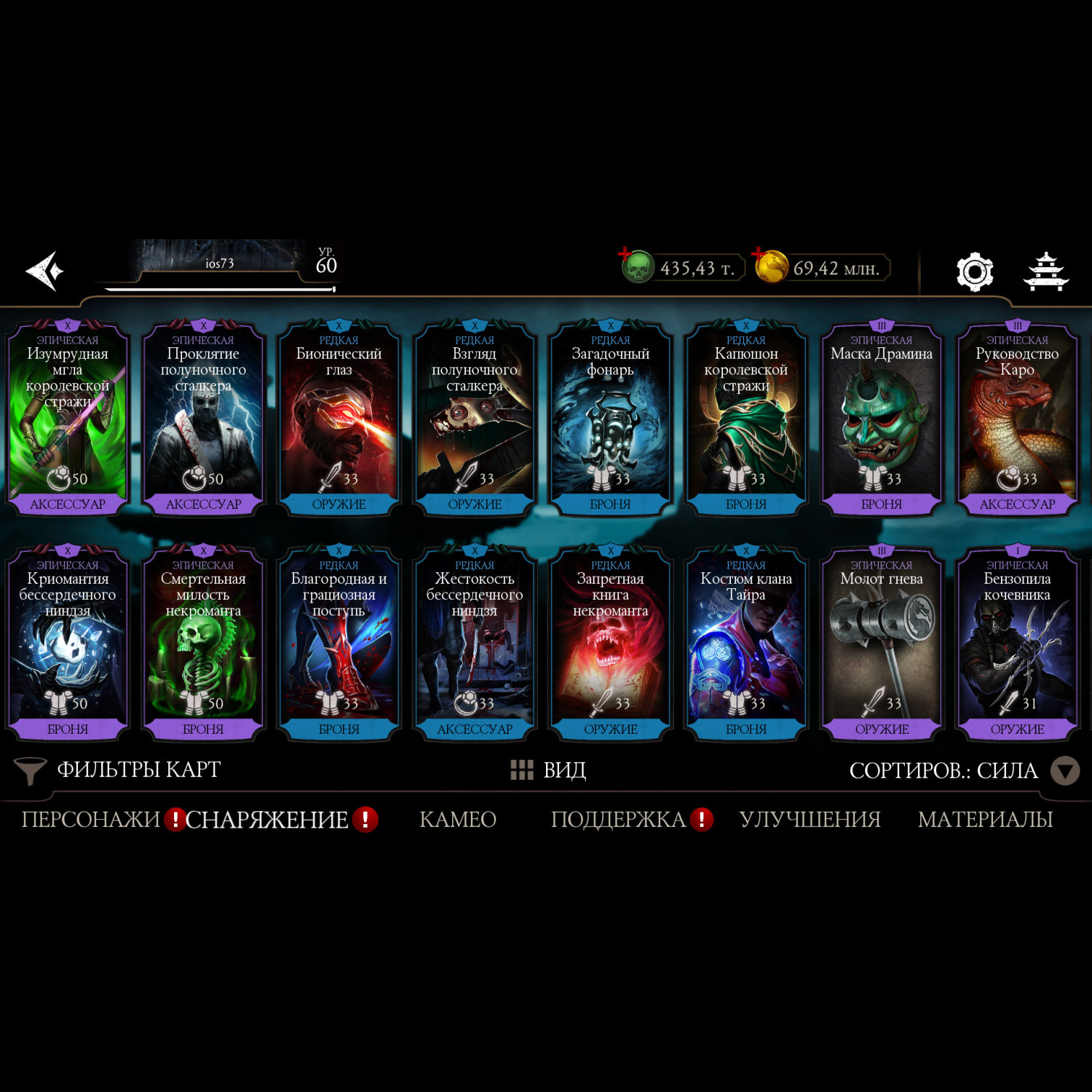
Task: Open the pagoda temple icon
Action: click(1045, 272)
